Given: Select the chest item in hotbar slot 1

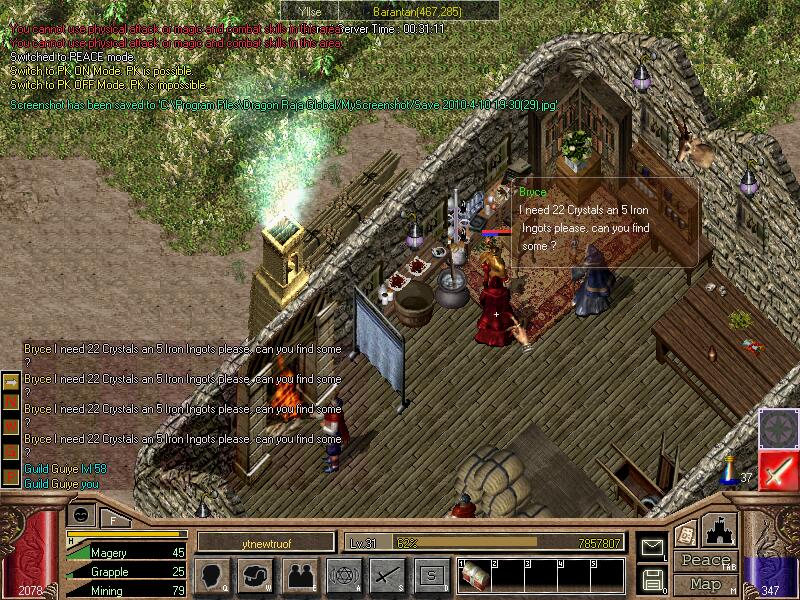Looking at the screenshot, I should [x=476, y=575].
